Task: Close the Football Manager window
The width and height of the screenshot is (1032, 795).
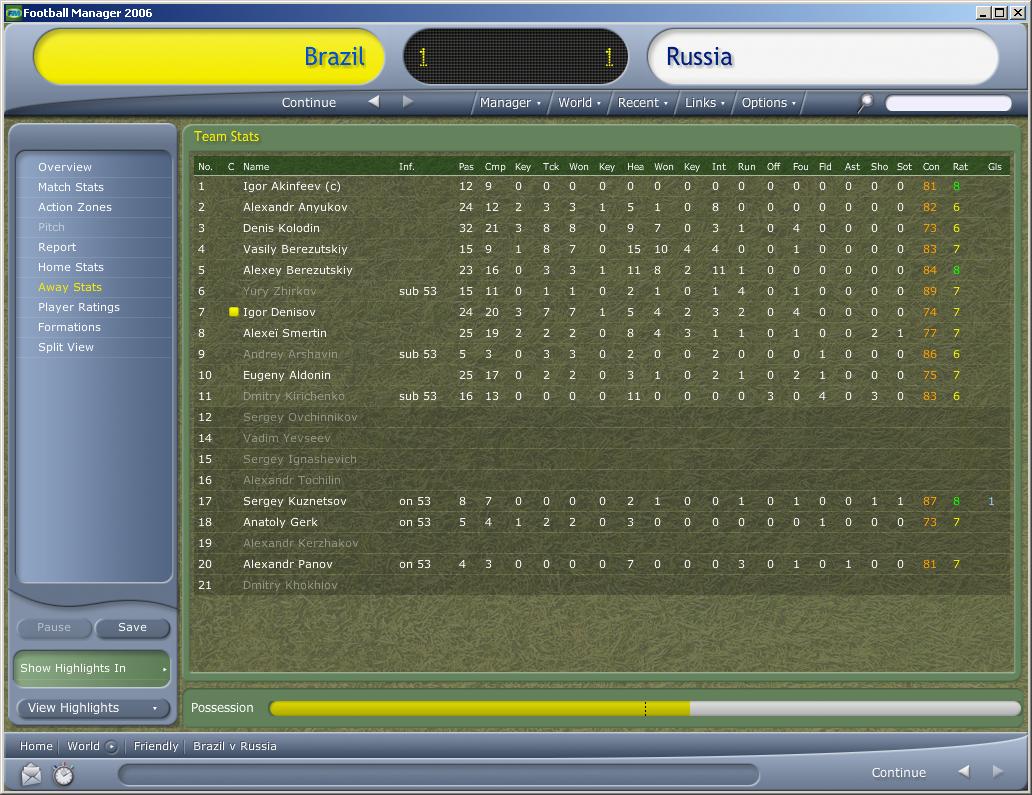Action: click(x=1015, y=13)
